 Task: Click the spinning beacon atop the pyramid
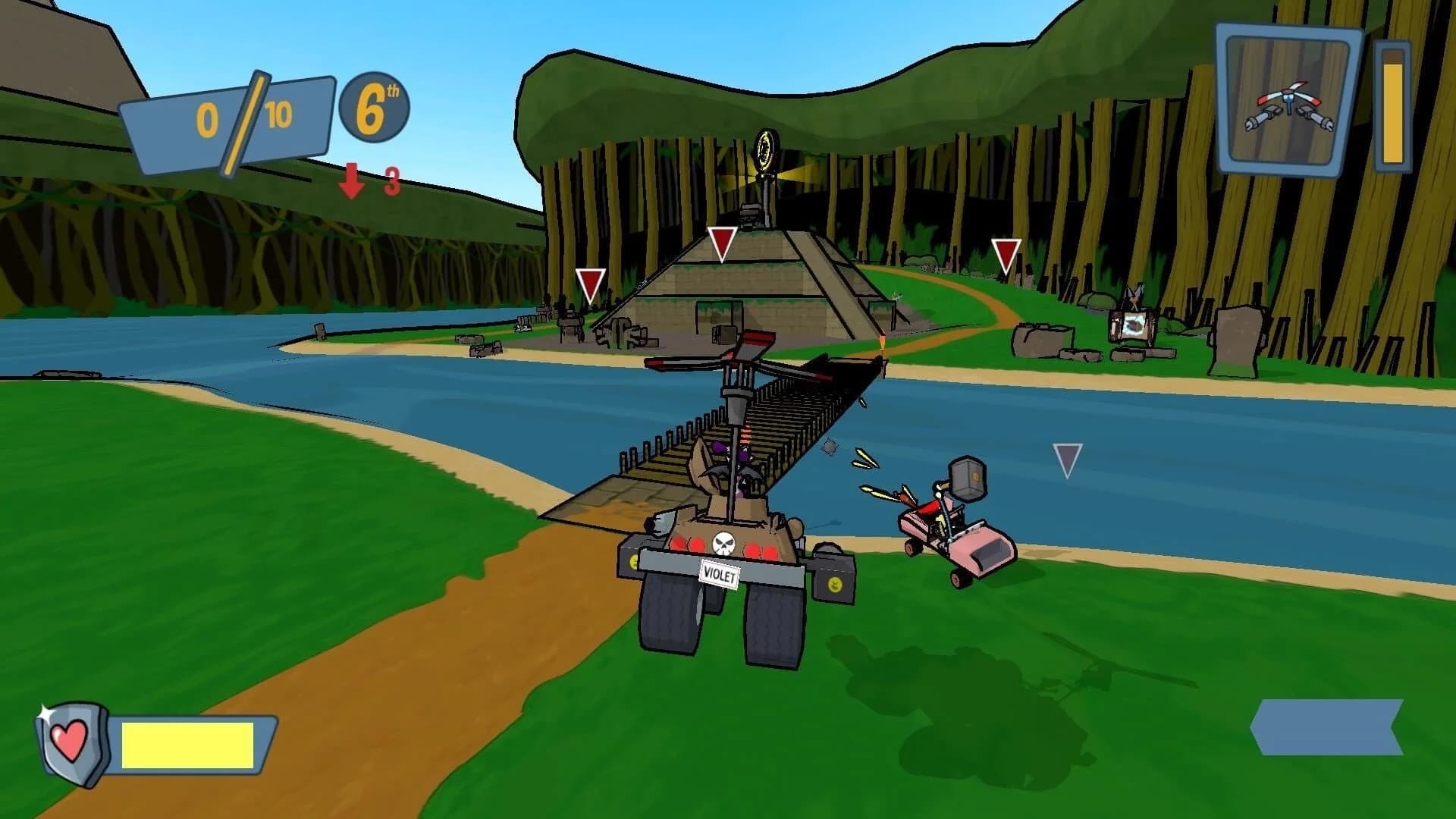point(765,149)
